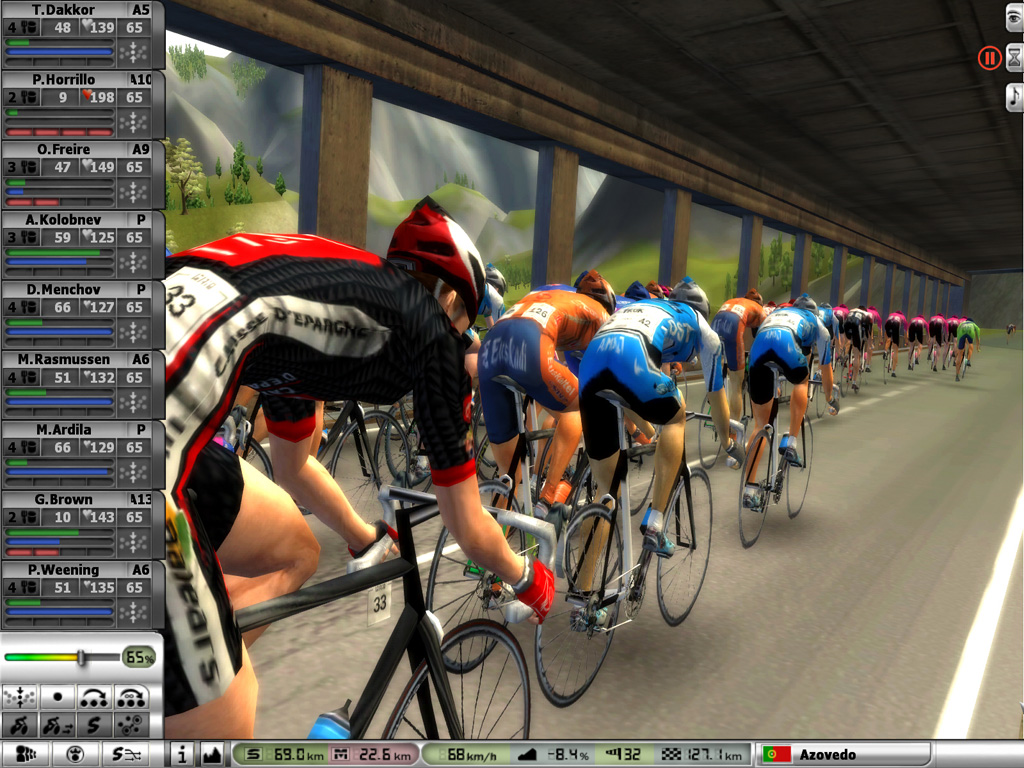1024x768 pixels.
Task: Click the hourglass game speed button
Action: click(1014, 58)
